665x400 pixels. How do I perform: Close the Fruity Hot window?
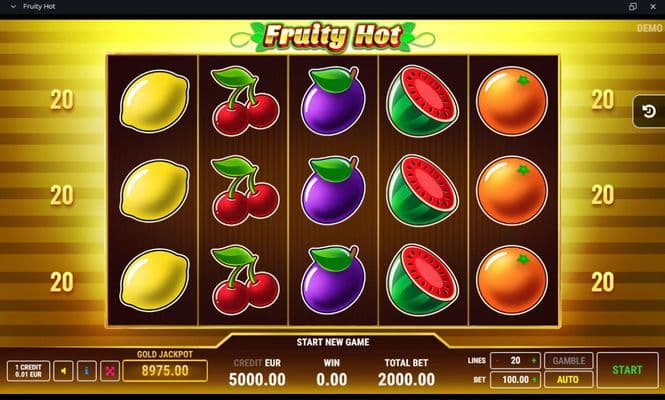coord(652,6)
